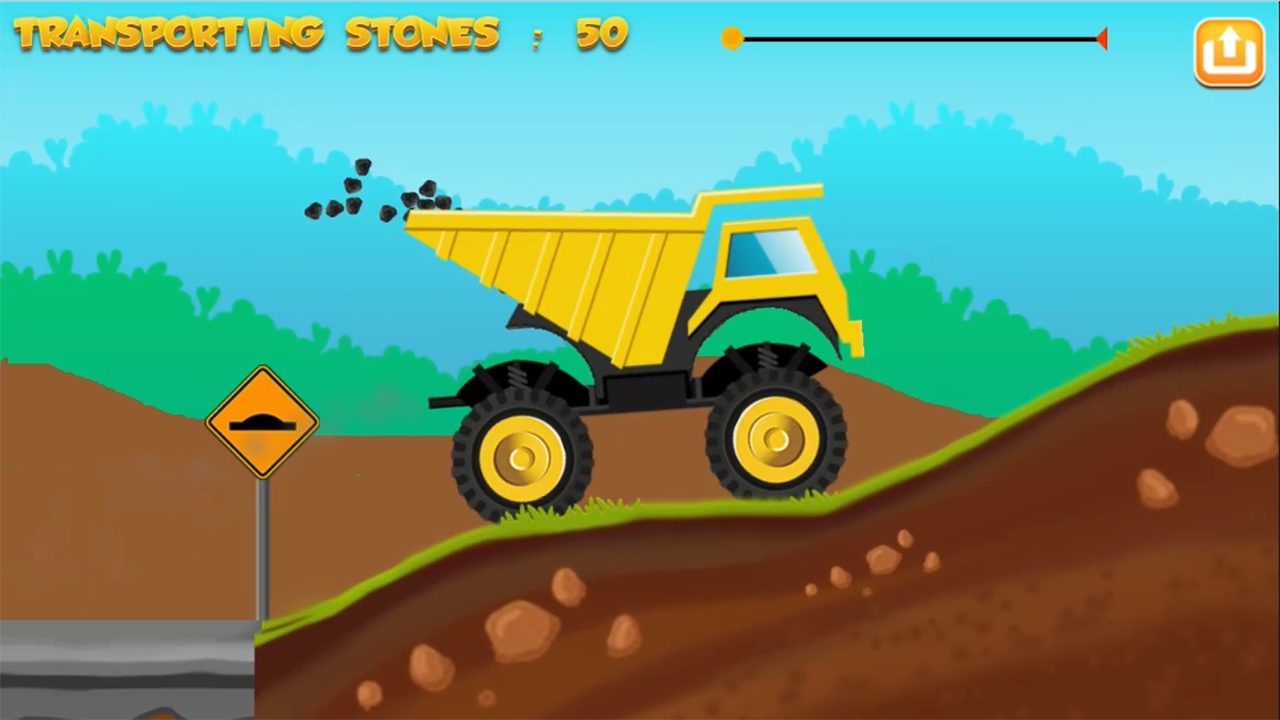Tap the orange share/exit icon
The width and height of the screenshot is (1280, 720).
coord(1229,51)
